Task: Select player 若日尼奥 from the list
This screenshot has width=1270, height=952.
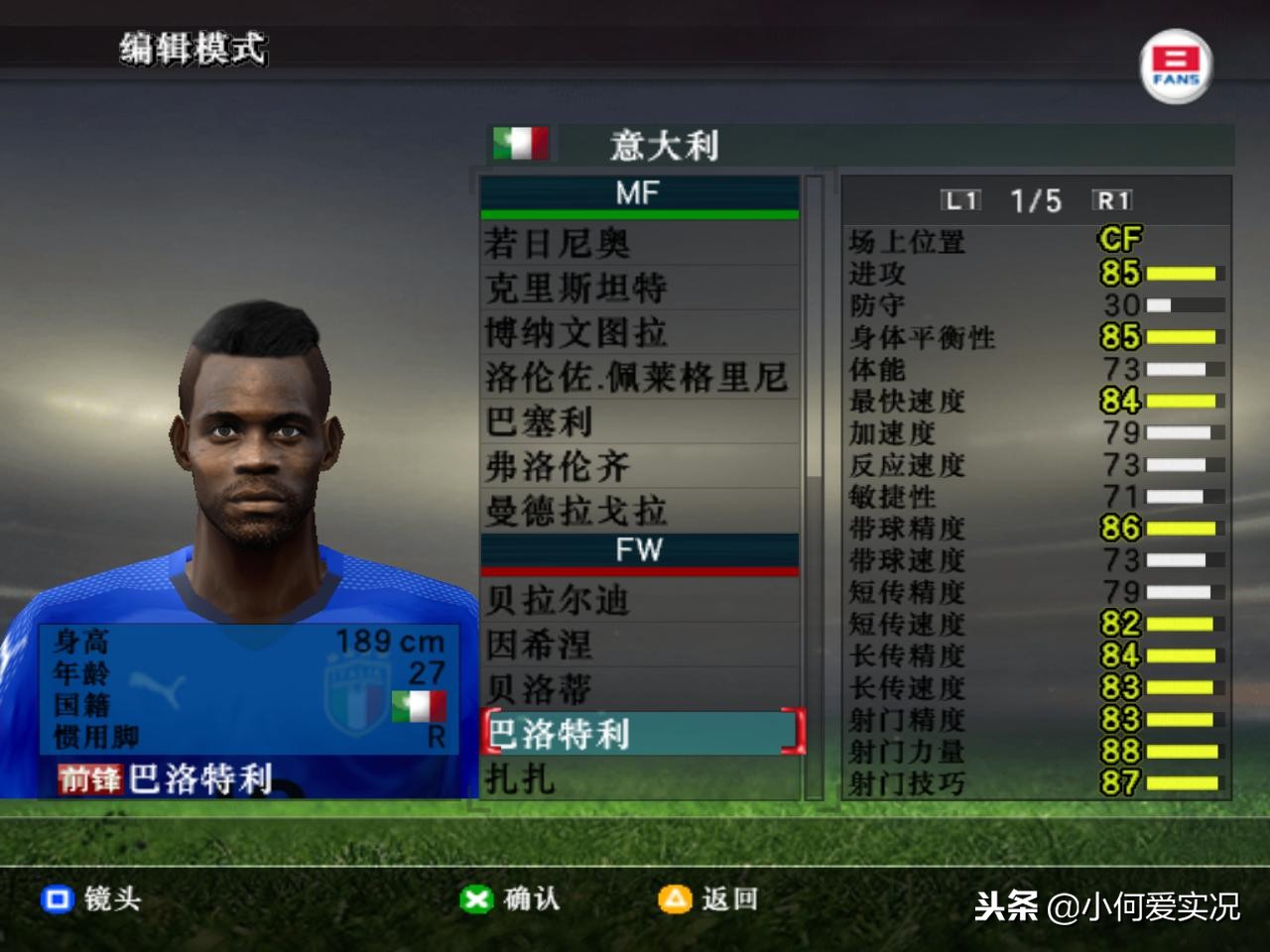Action: (x=639, y=243)
